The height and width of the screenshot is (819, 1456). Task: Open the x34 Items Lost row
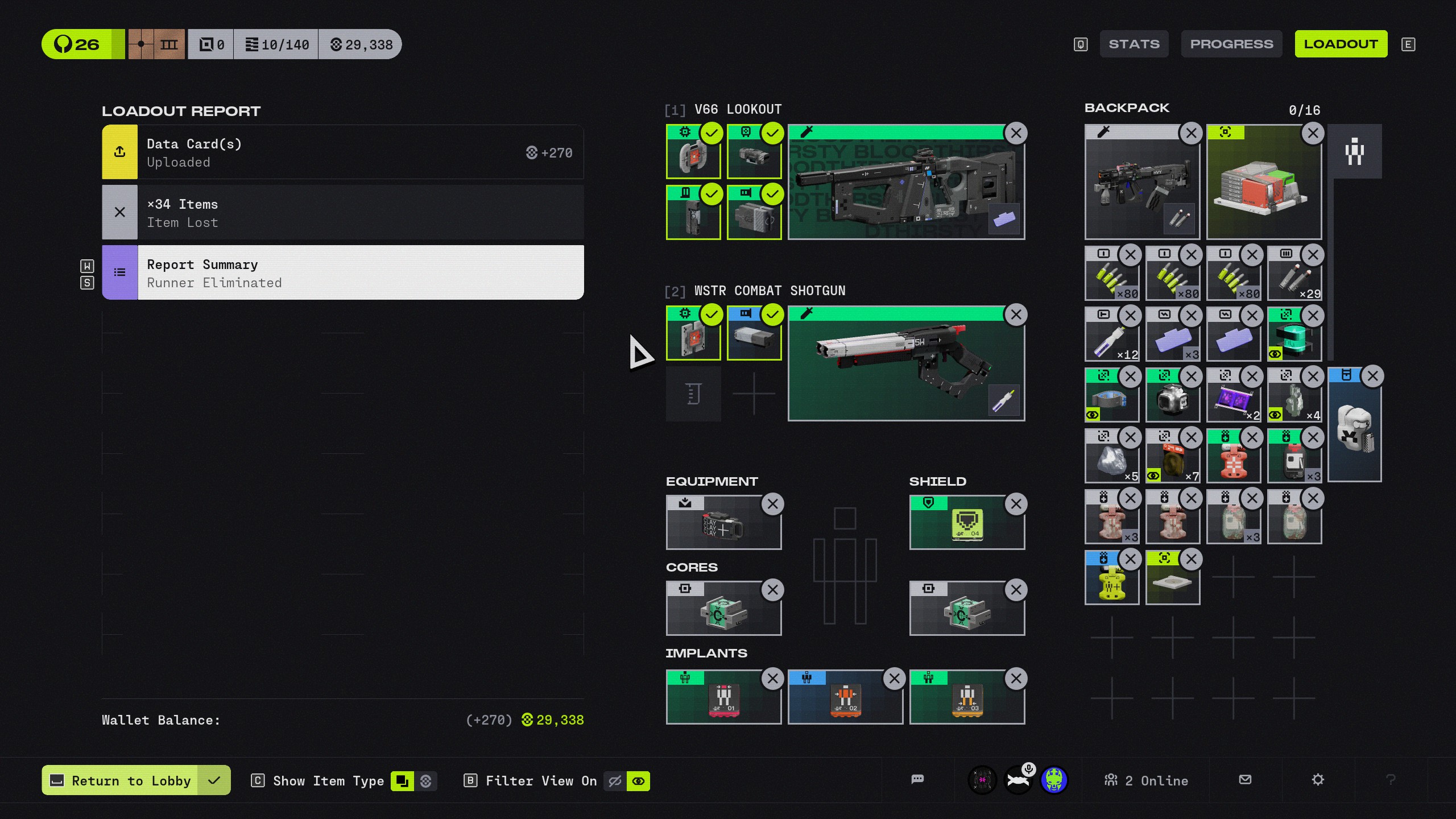click(x=342, y=213)
